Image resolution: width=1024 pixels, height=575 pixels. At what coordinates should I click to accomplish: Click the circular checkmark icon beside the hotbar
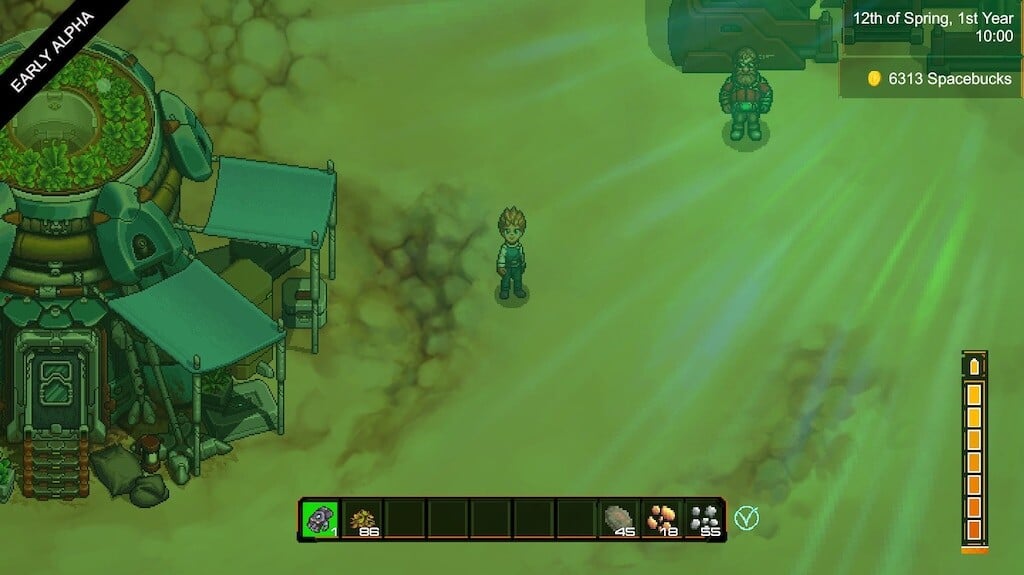point(745,518)
